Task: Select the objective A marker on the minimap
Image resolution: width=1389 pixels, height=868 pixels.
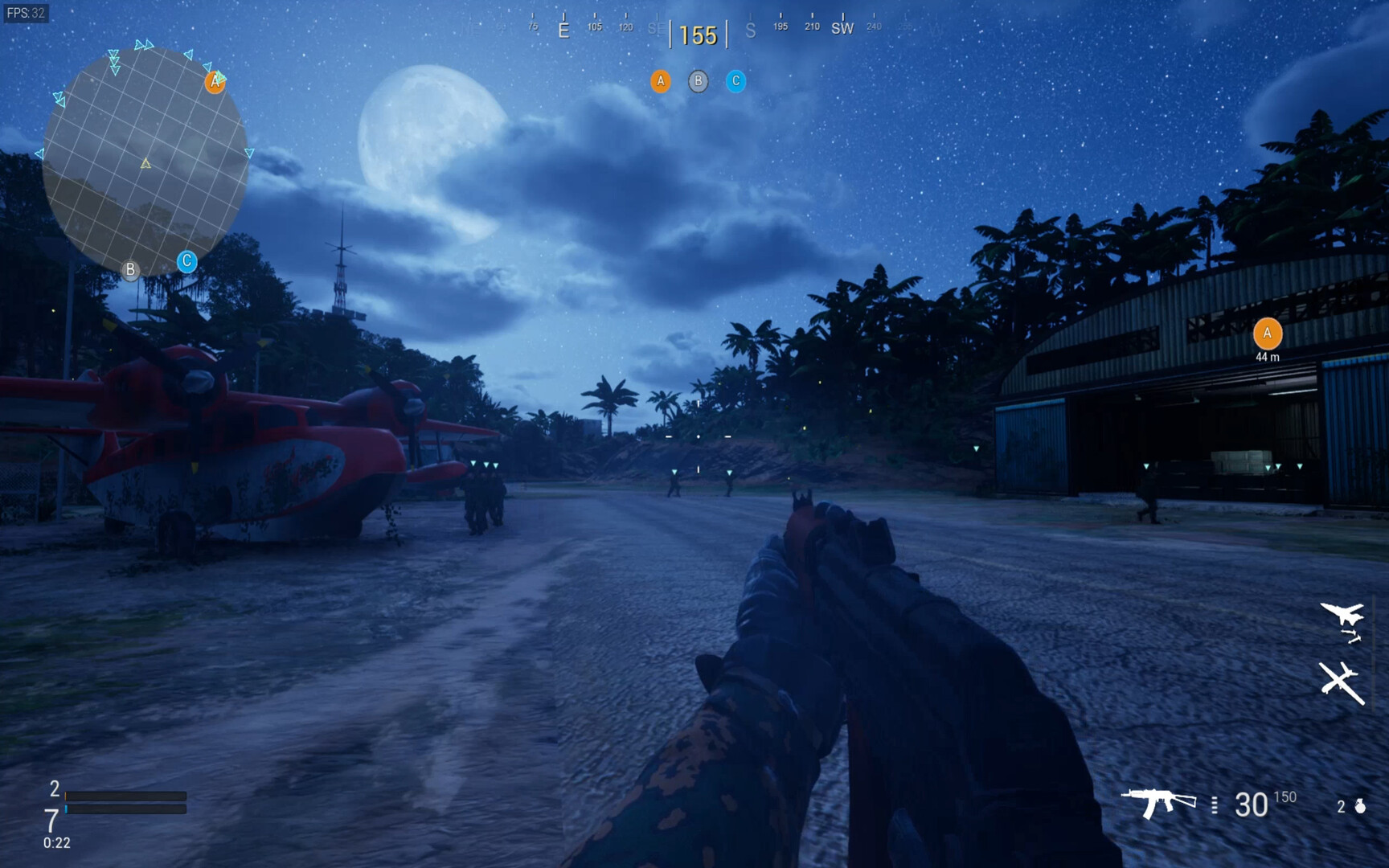Action: pyautogui.click(x=215, y=80)
